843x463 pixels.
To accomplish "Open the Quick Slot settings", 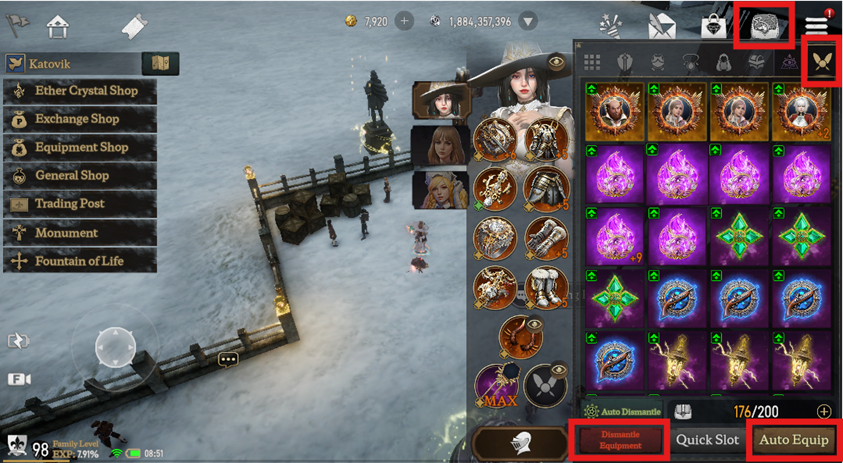I will [x=707, y=440].
